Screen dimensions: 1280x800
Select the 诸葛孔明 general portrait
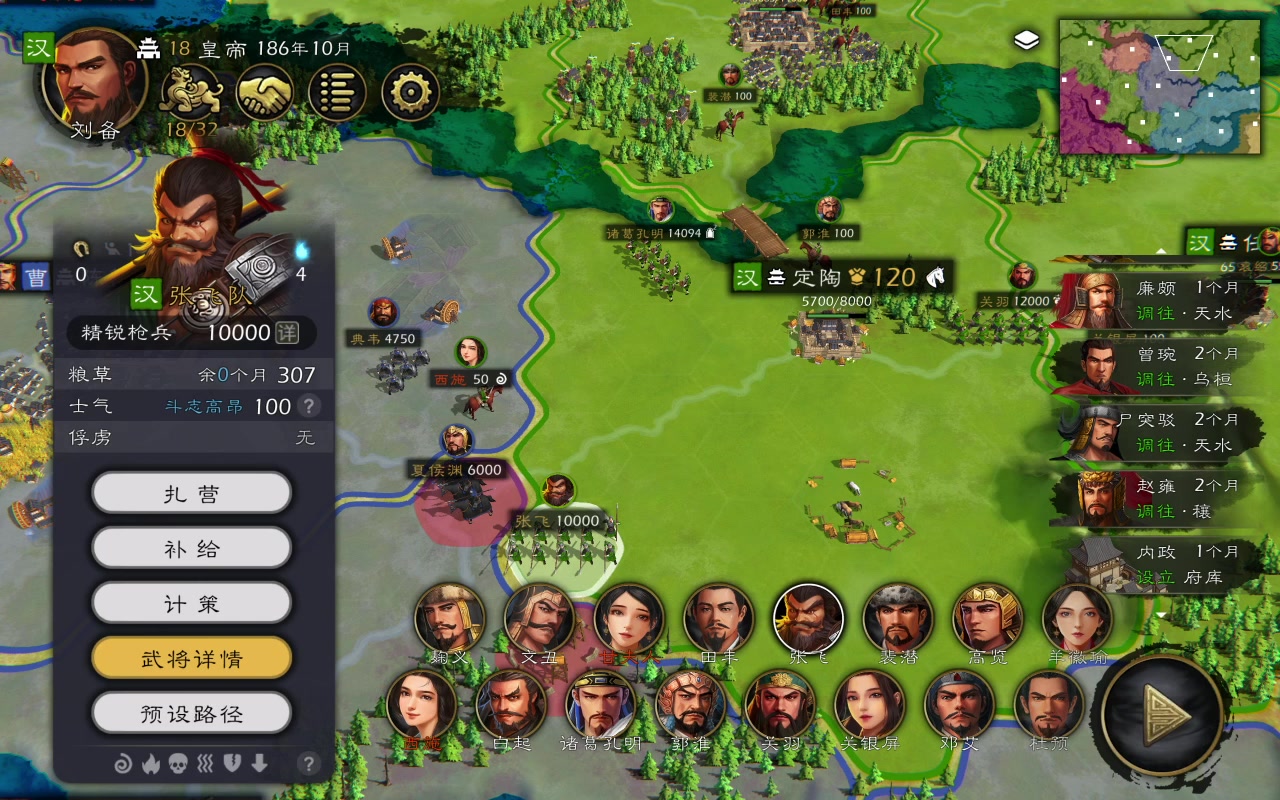(x=600, y=704)
